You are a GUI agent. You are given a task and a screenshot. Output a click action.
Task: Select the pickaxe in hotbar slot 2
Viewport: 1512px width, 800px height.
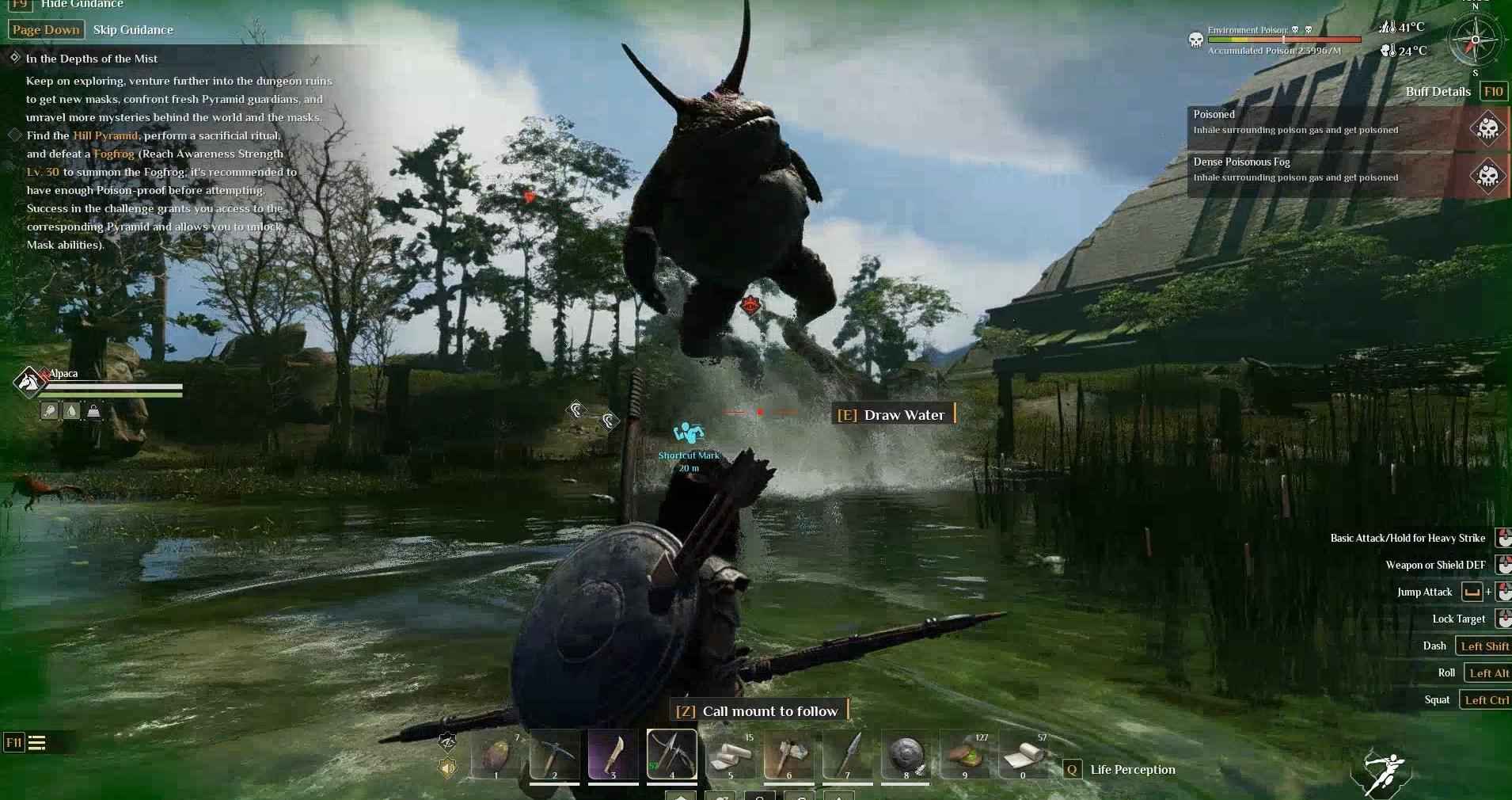pyautogui.click(x=554, y=756)
